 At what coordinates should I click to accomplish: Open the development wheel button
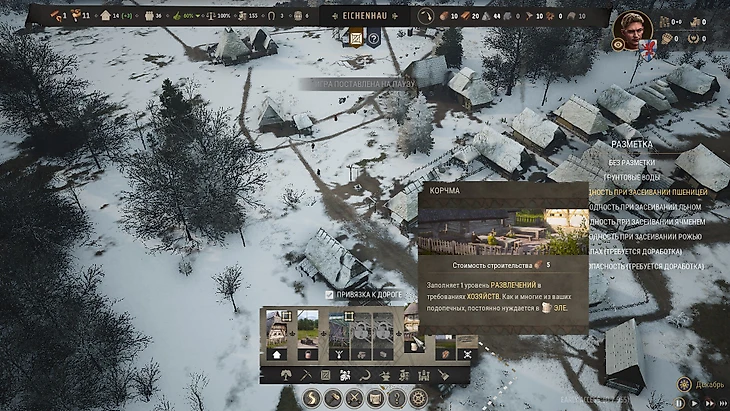pyautogui.click(x=418, y=398)
